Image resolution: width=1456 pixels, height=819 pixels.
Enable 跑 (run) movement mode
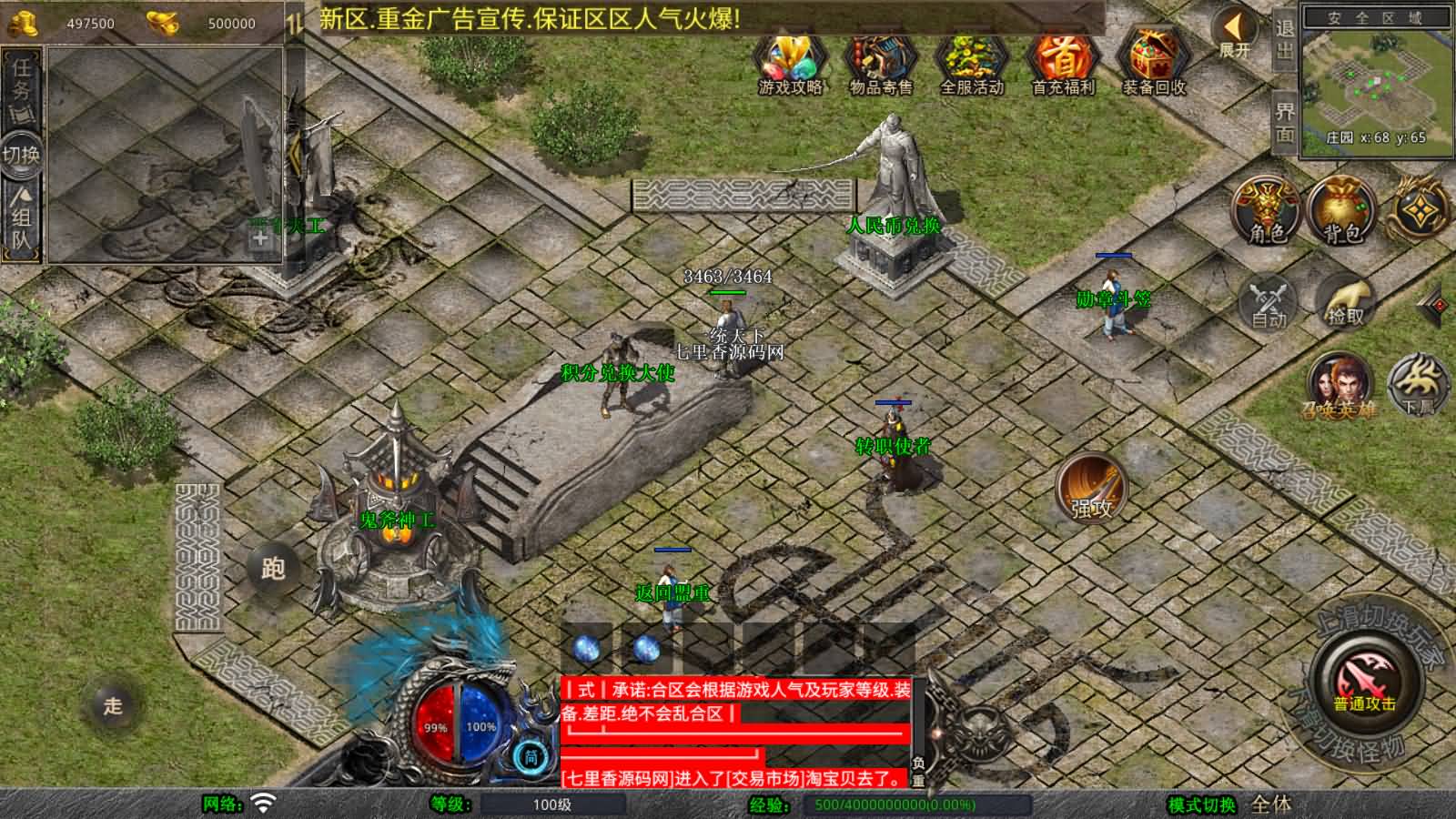click(x=276, y=566)
